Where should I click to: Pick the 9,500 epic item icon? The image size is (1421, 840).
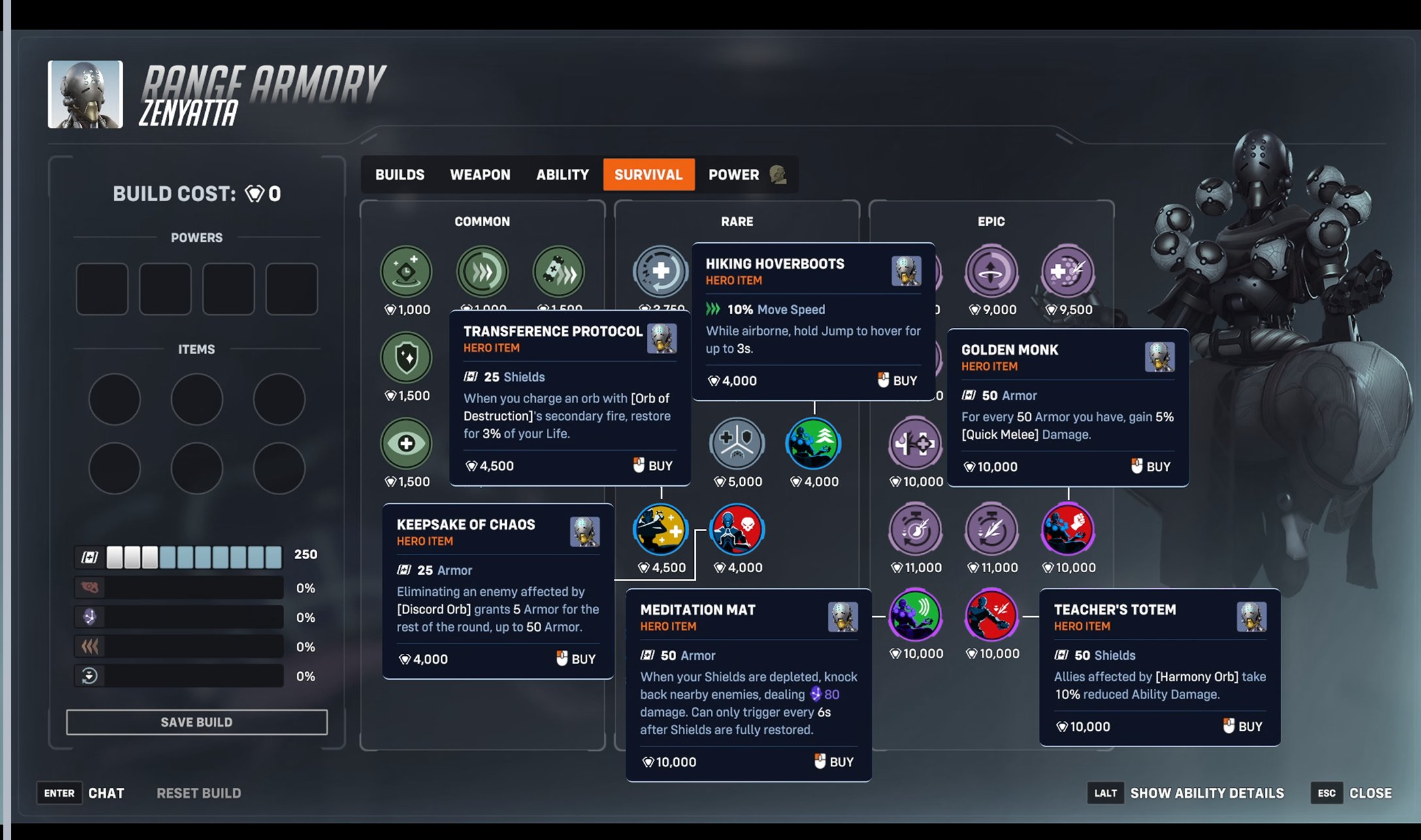pos(1068,272)
